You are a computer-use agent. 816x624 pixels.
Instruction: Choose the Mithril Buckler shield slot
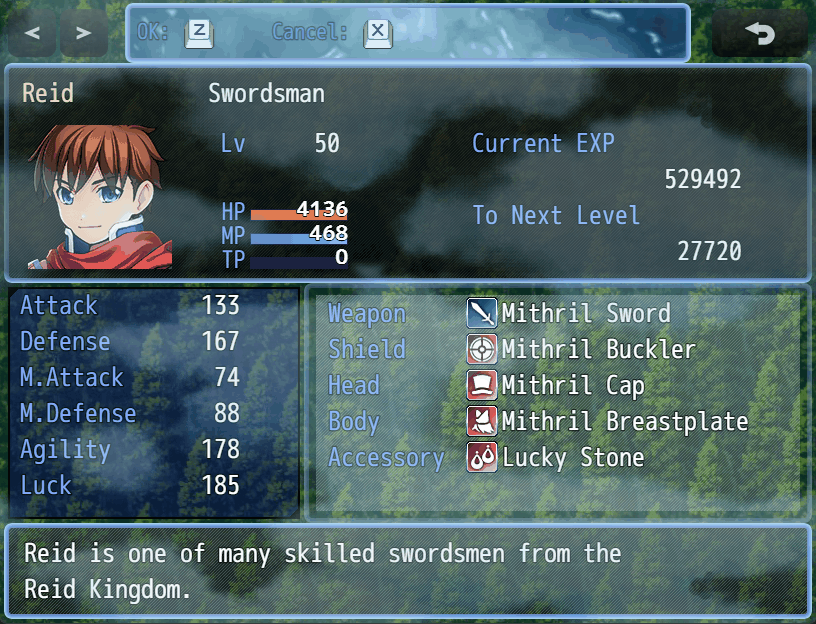pyautogui.click(x=581, y=350)
